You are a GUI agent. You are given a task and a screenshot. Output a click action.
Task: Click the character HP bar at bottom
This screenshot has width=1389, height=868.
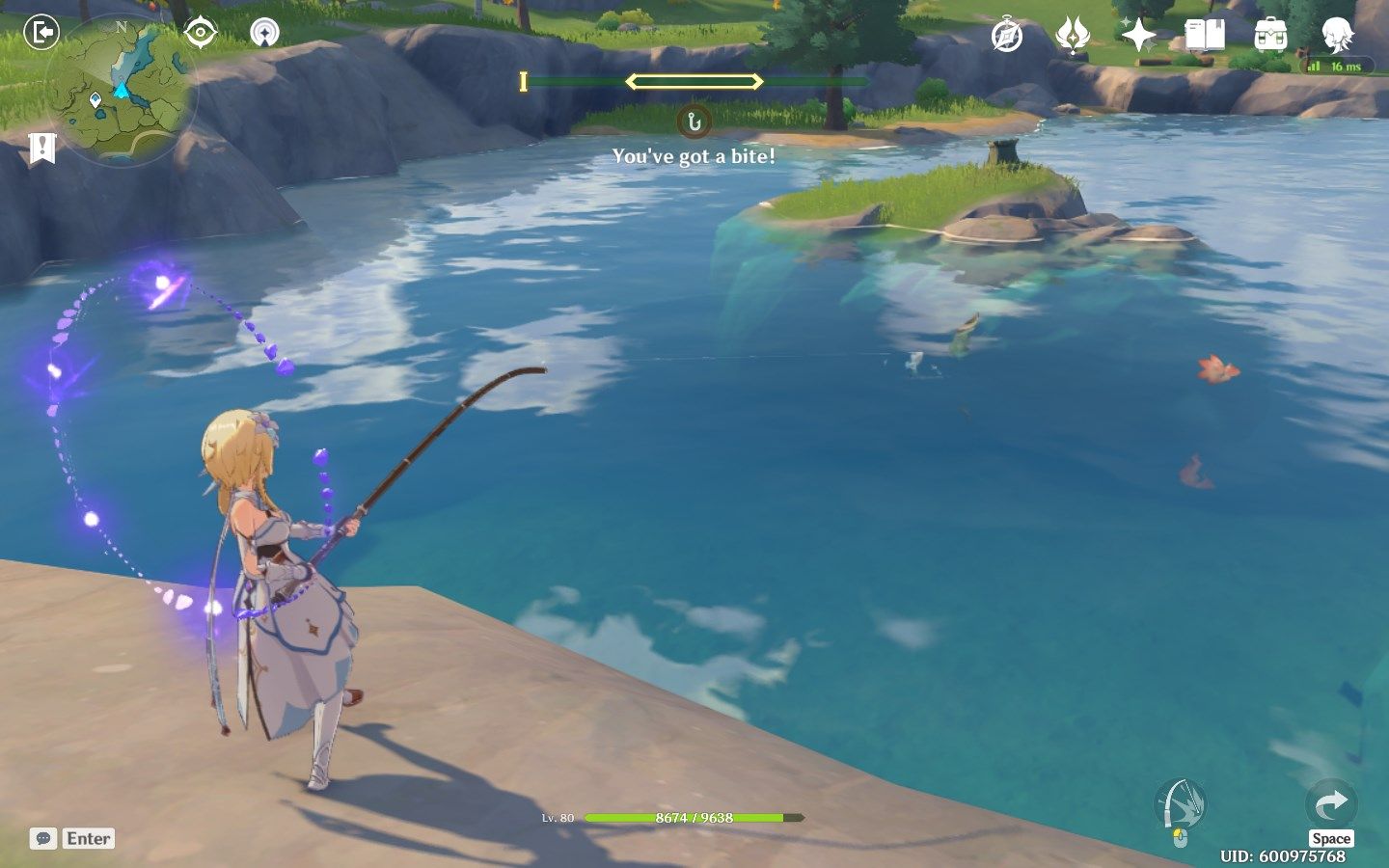pyautogui.click(x=696, y=816)
